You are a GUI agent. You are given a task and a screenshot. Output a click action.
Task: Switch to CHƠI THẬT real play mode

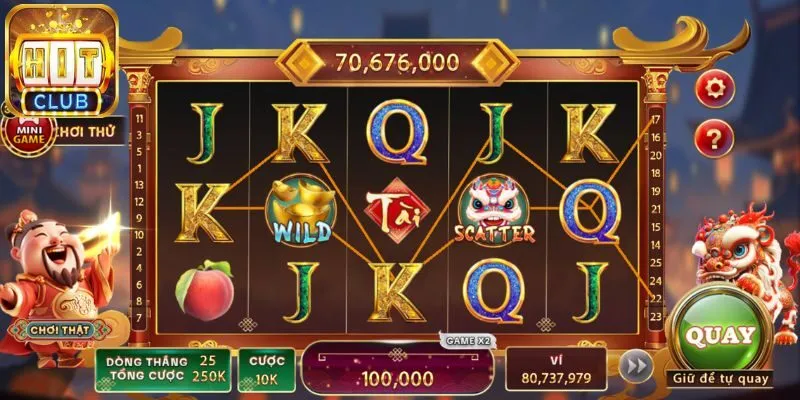tap(47, 329)
